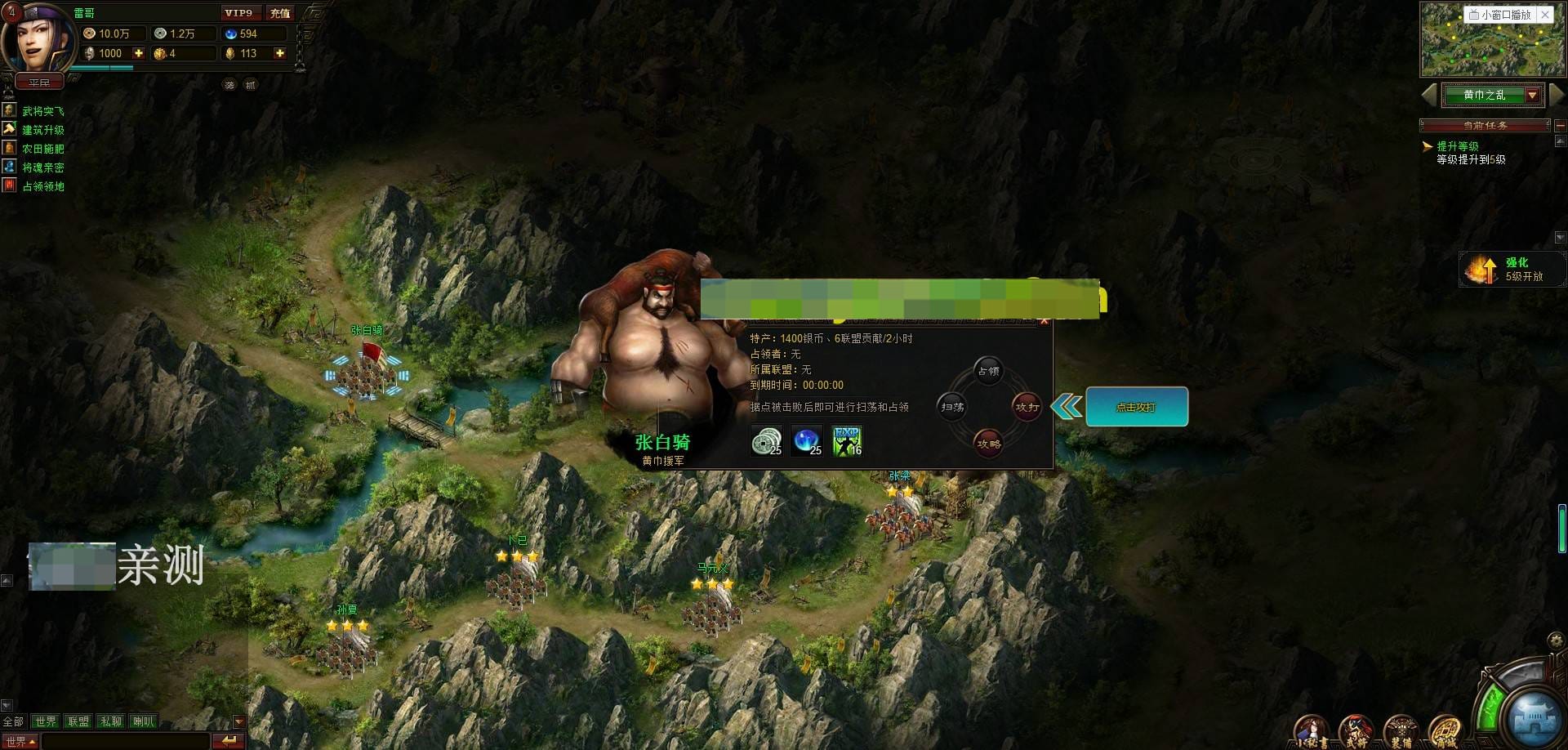Image resolution: width=1568 pixels, height=750 pixels.
Task: Toggle the 小窗口播放 minimap option
Action: coord(1499,14)
